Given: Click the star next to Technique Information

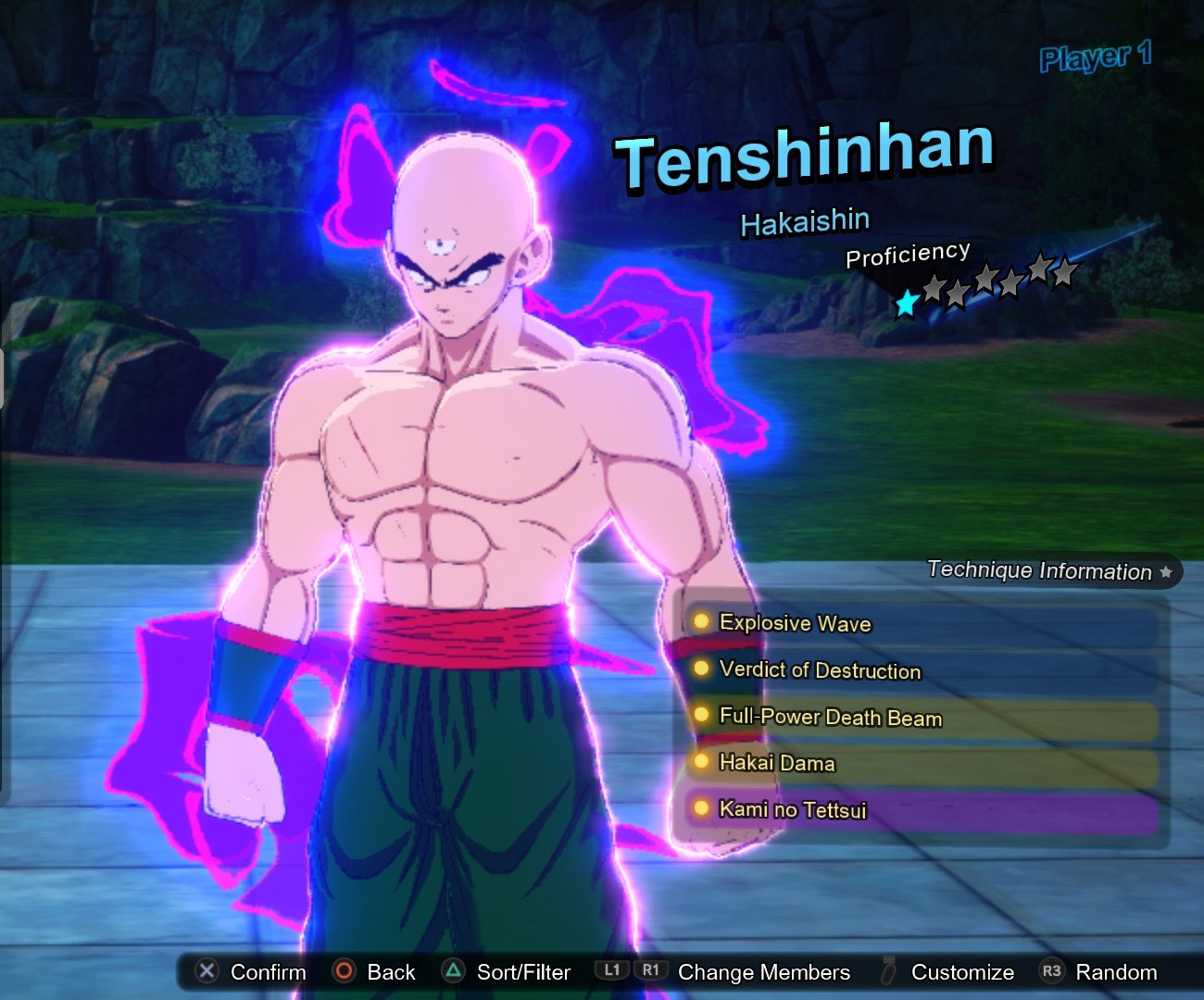Looking at the screenshot, I should coord(1165,572).
